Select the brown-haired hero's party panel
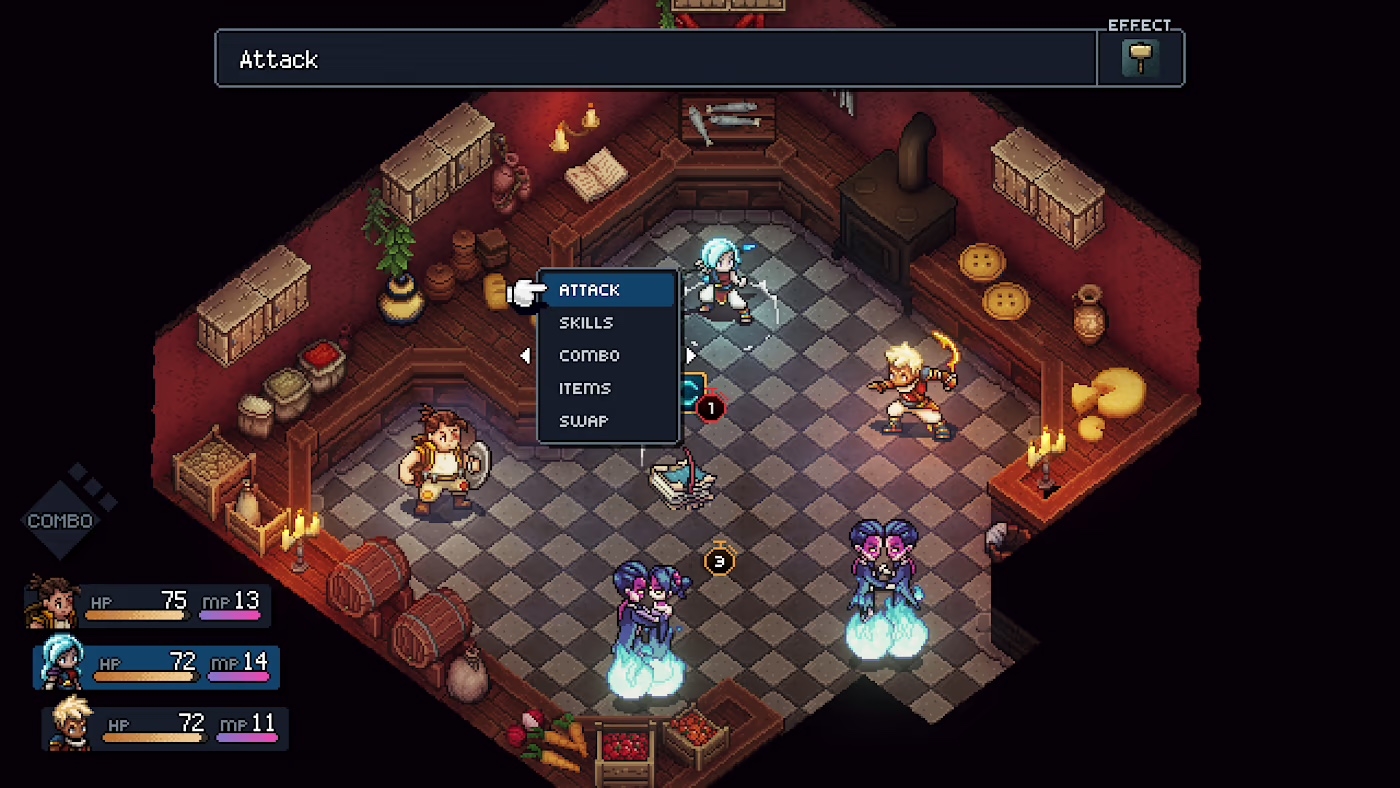Screen dimensions: 1400x788 [x=150, y=604]
